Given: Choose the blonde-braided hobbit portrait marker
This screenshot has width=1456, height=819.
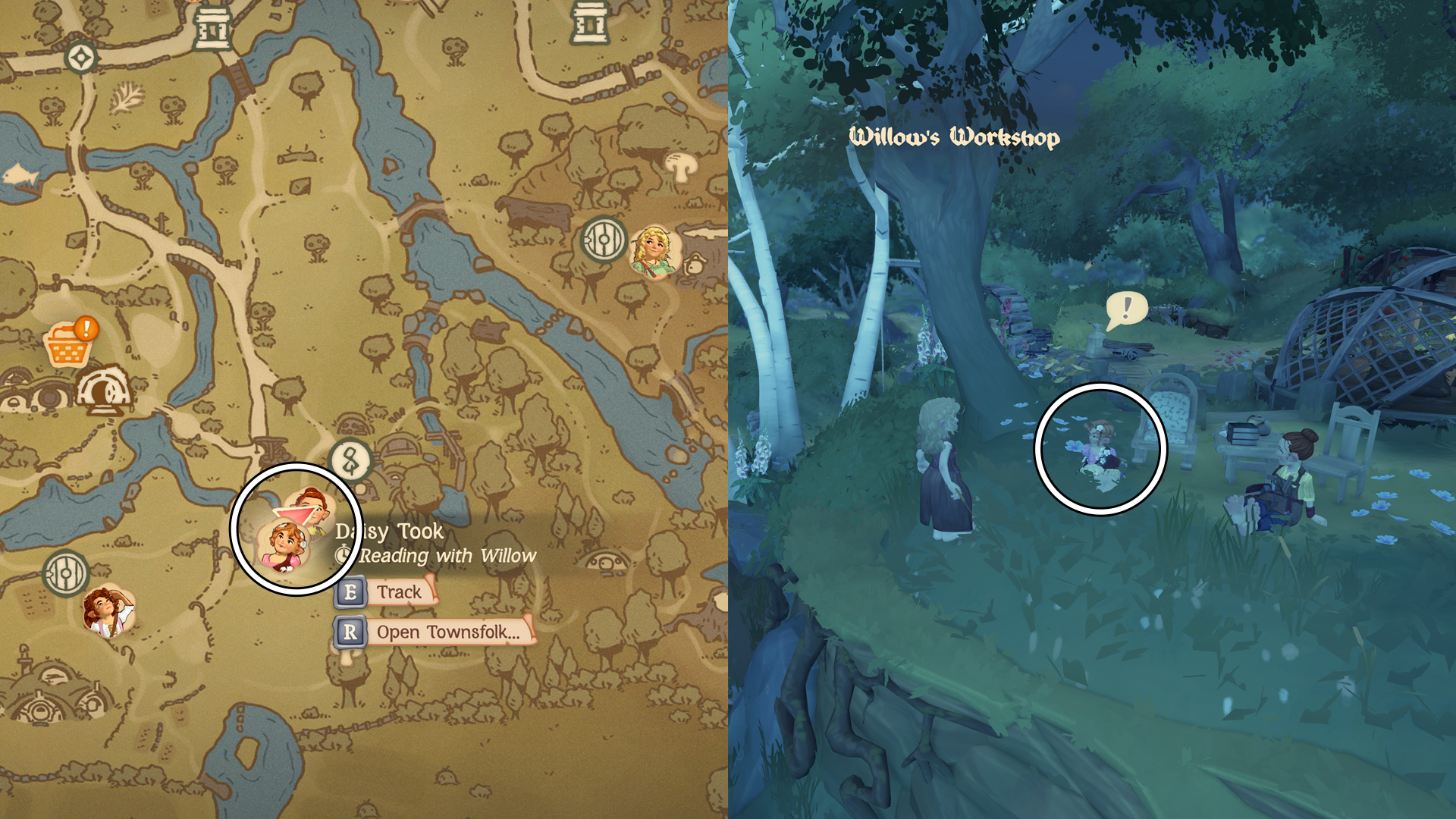Looking at the screenshot, I should coord(653,251).
